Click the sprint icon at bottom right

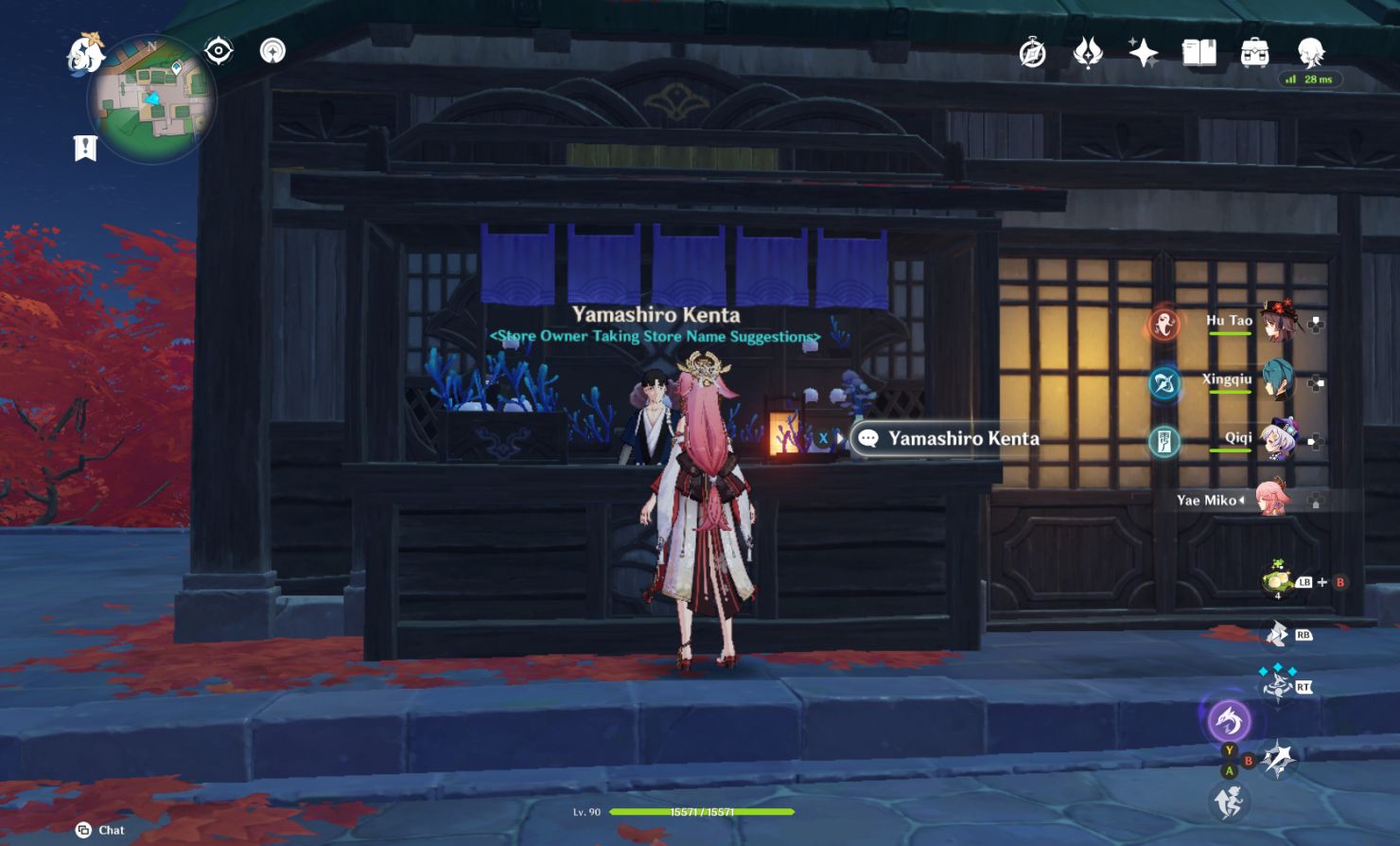click(1231, 803)
